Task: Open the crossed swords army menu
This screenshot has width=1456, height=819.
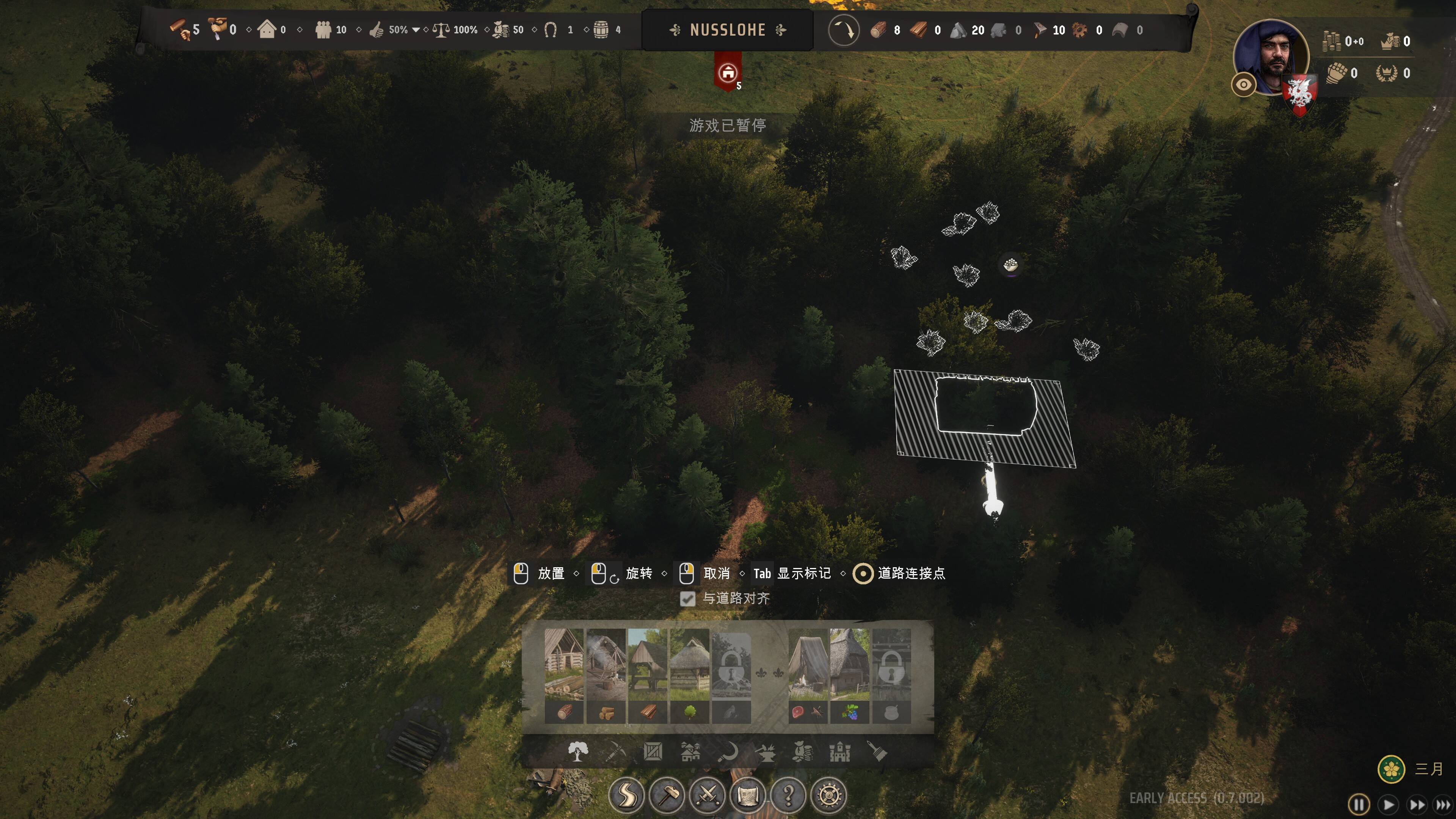Action: click(x=707, y=795)
